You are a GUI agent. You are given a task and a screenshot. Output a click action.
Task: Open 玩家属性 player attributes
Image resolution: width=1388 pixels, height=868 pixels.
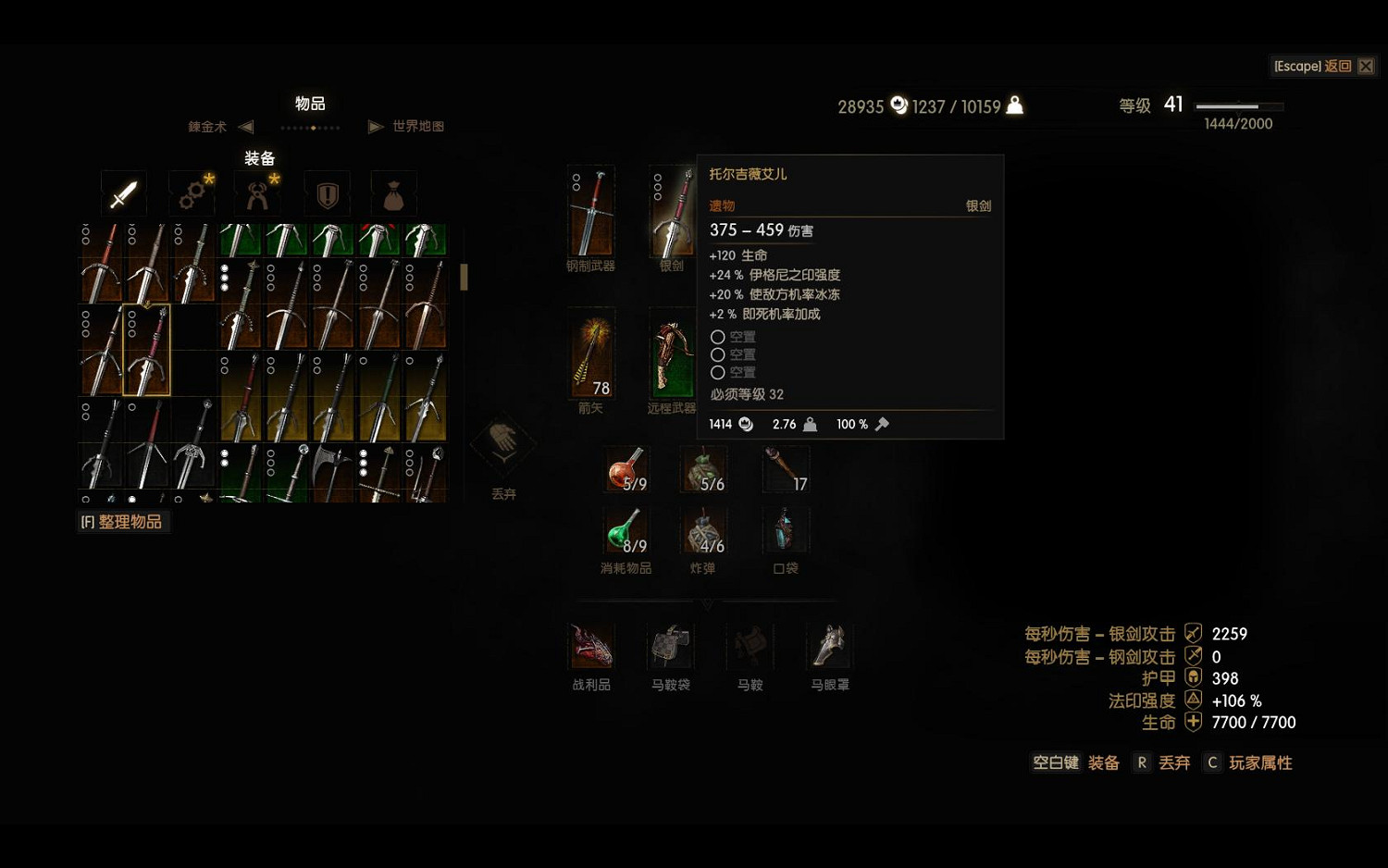coord(1259,763)
